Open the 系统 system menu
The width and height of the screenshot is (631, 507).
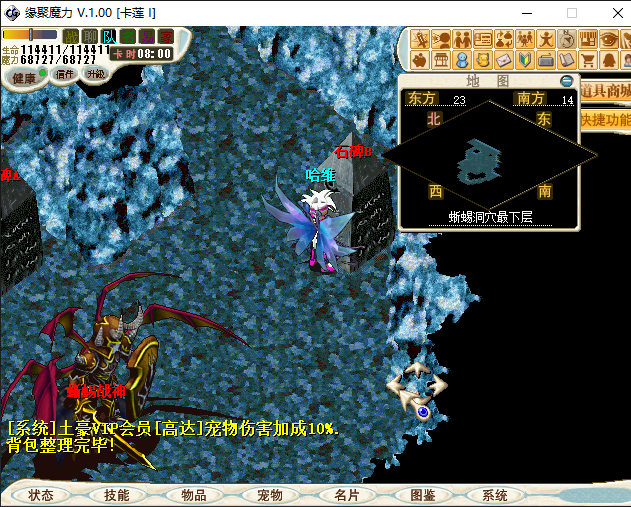click(x=495, y=495)
